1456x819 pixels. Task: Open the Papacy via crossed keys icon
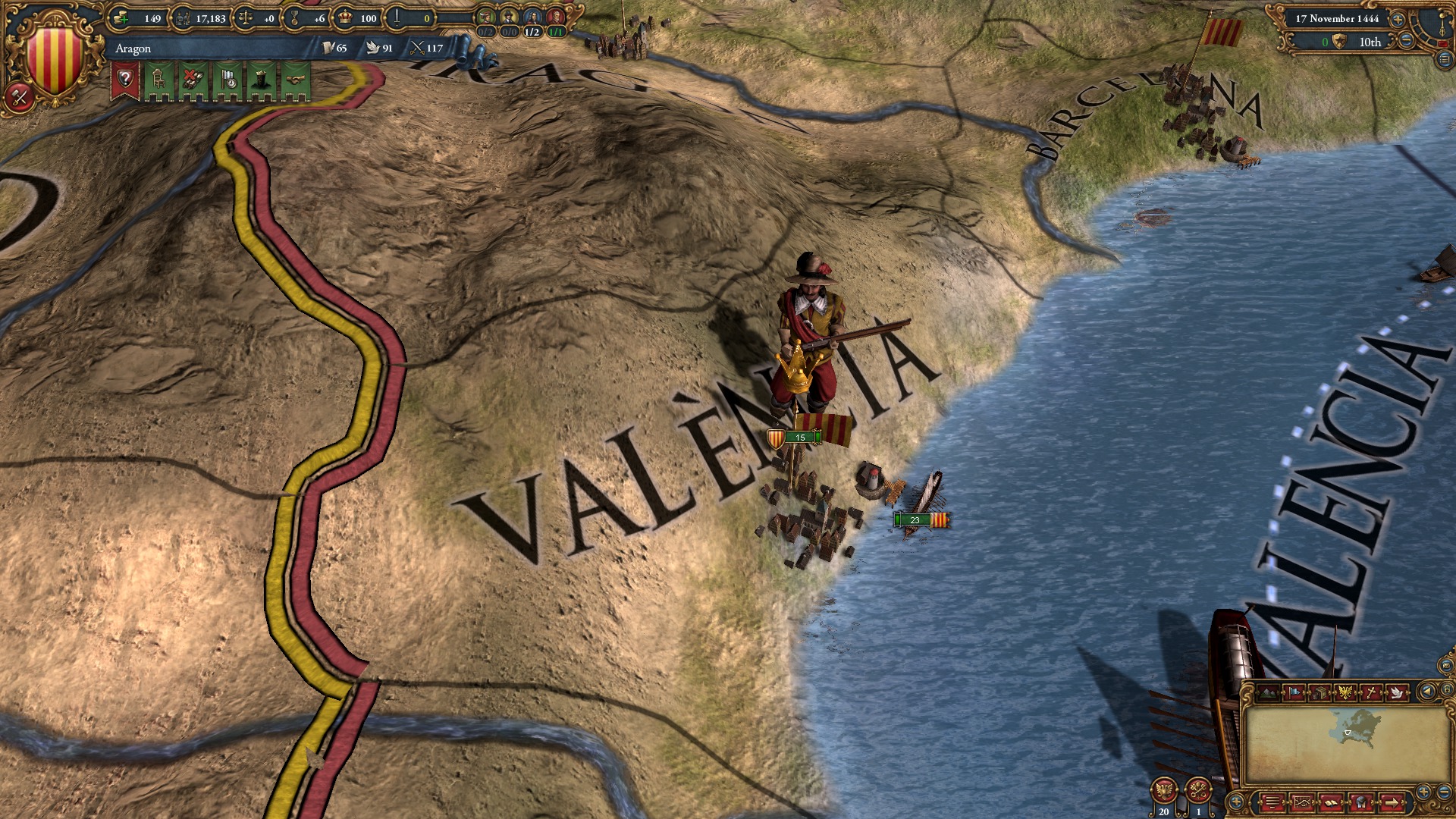1198,790
